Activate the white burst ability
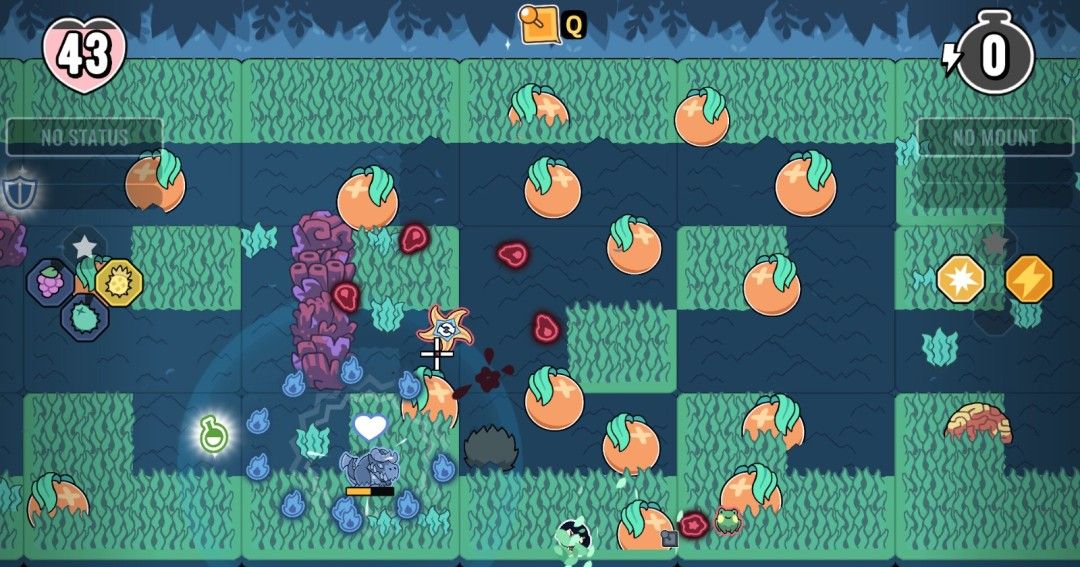 (961, 279)
